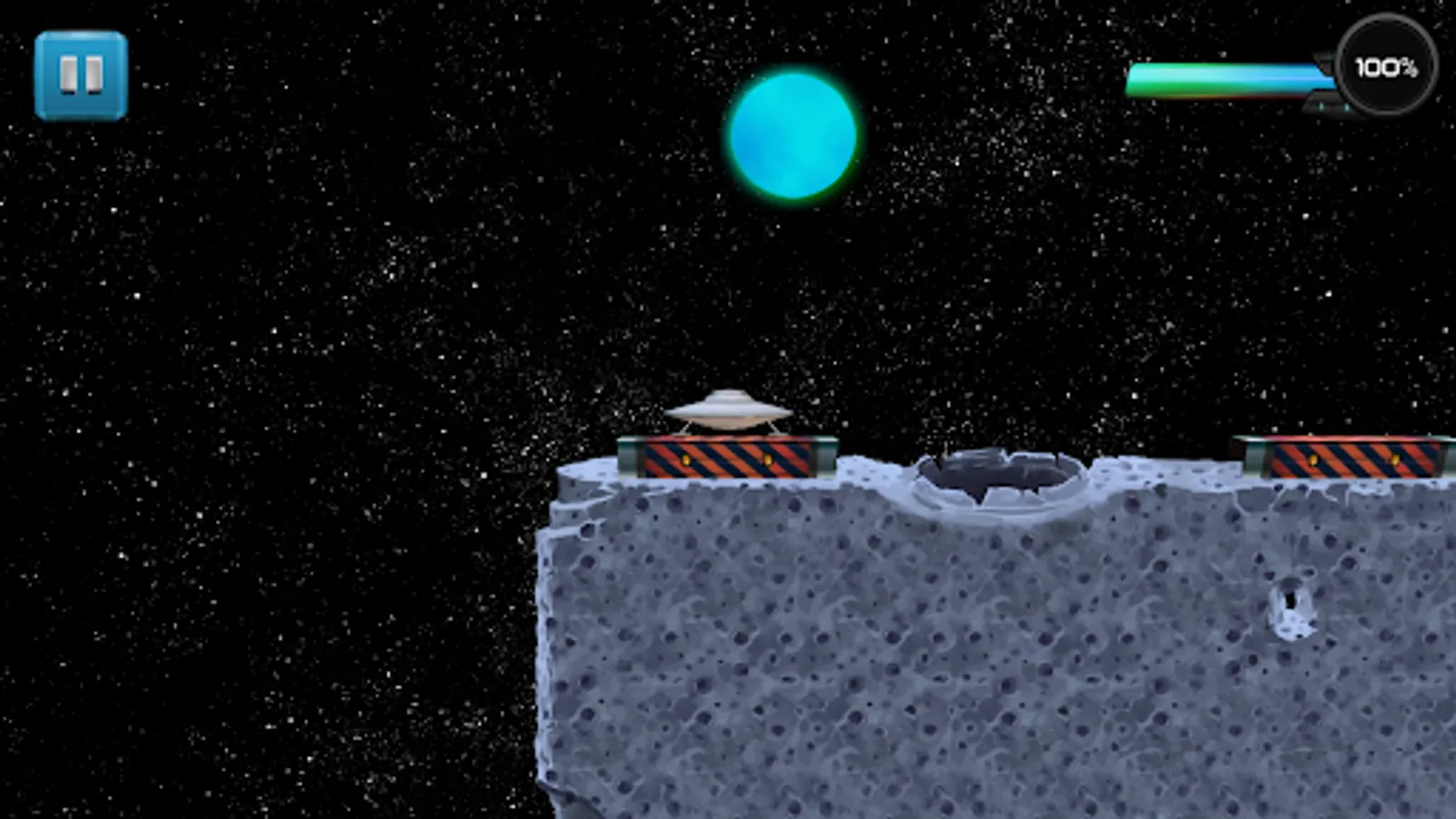This screenshot has width=1456, height=819.
Task: Click the green end of the fuel bar
Action: pos(1147,80)
